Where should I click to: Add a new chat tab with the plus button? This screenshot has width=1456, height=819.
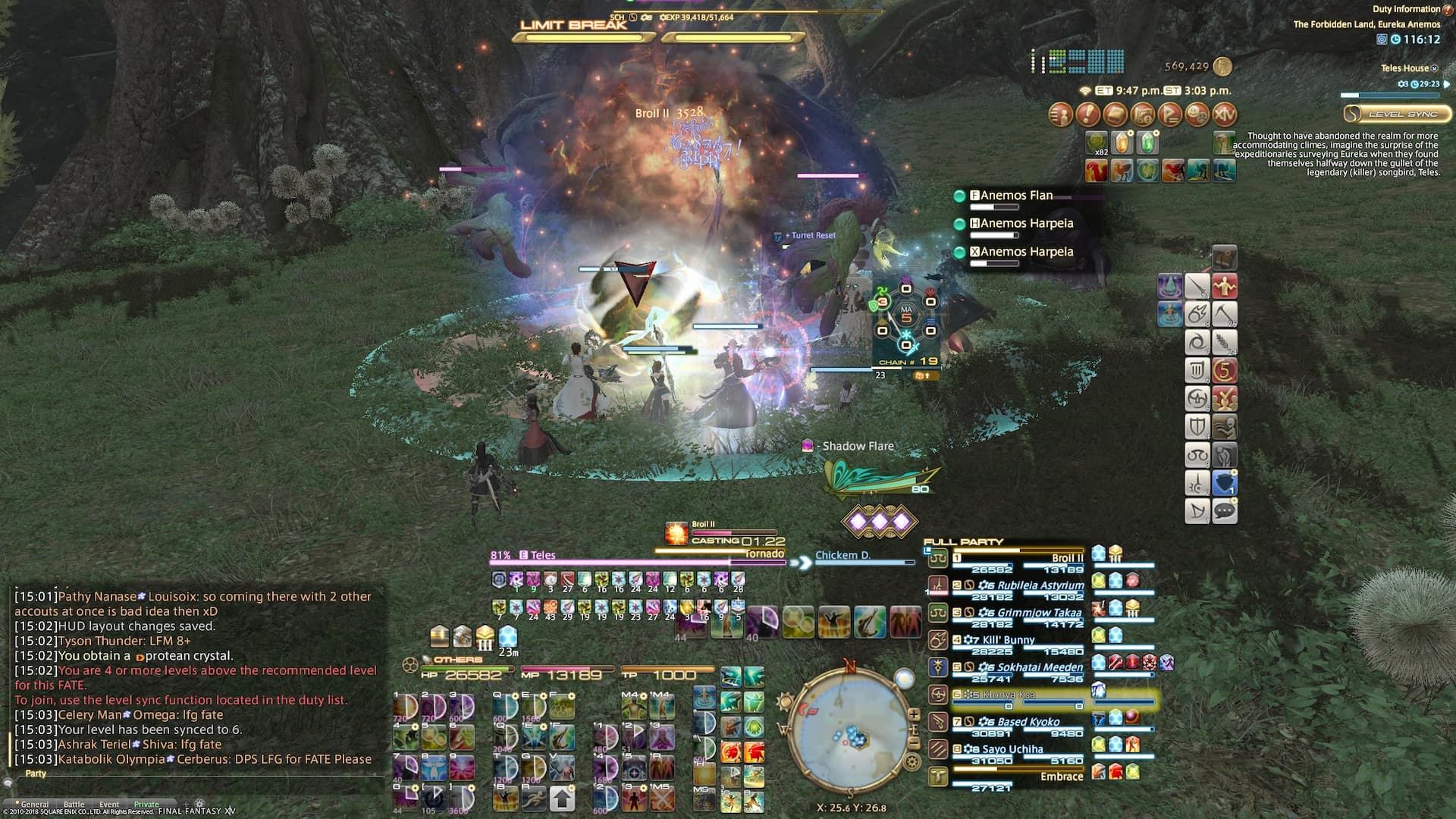point(186,804)
